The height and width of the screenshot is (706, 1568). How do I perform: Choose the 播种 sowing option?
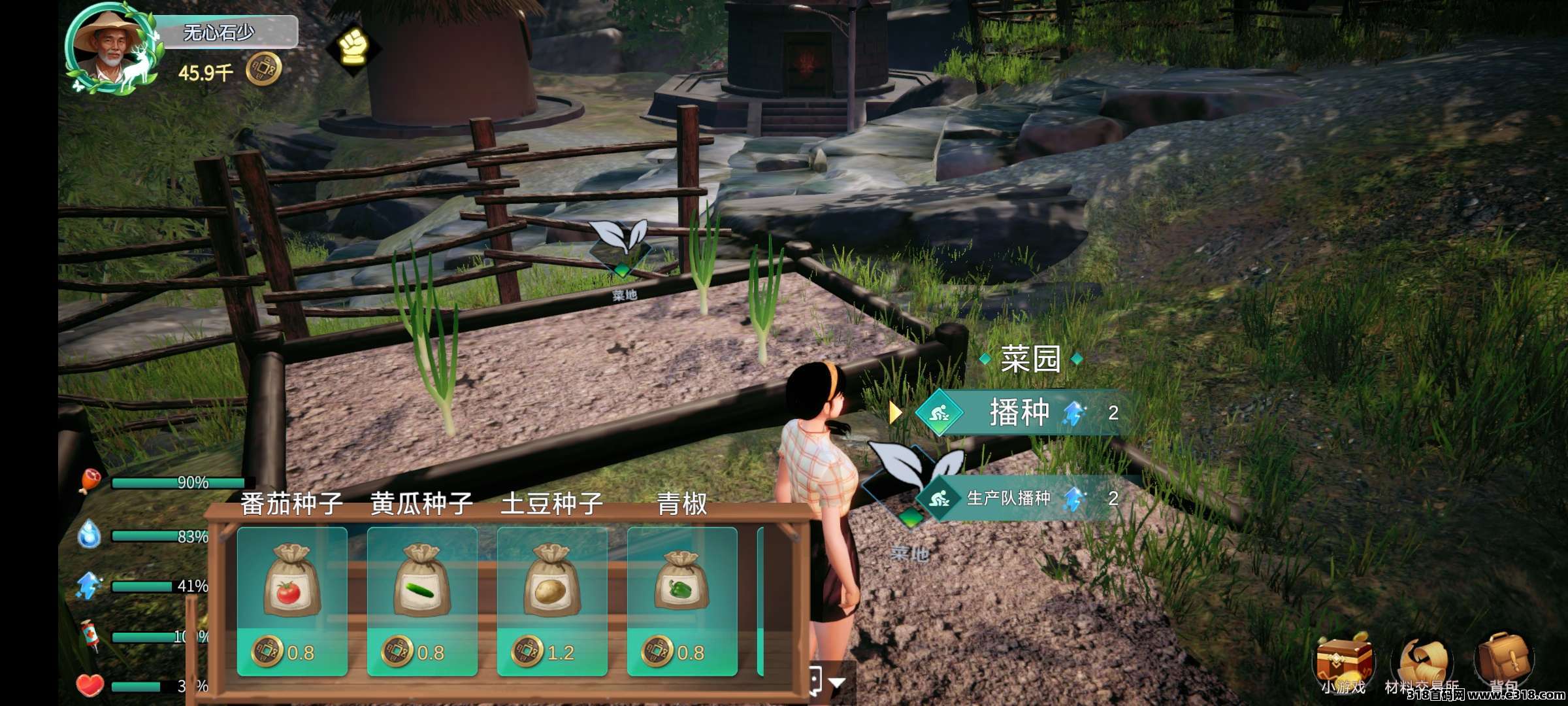1019,412
